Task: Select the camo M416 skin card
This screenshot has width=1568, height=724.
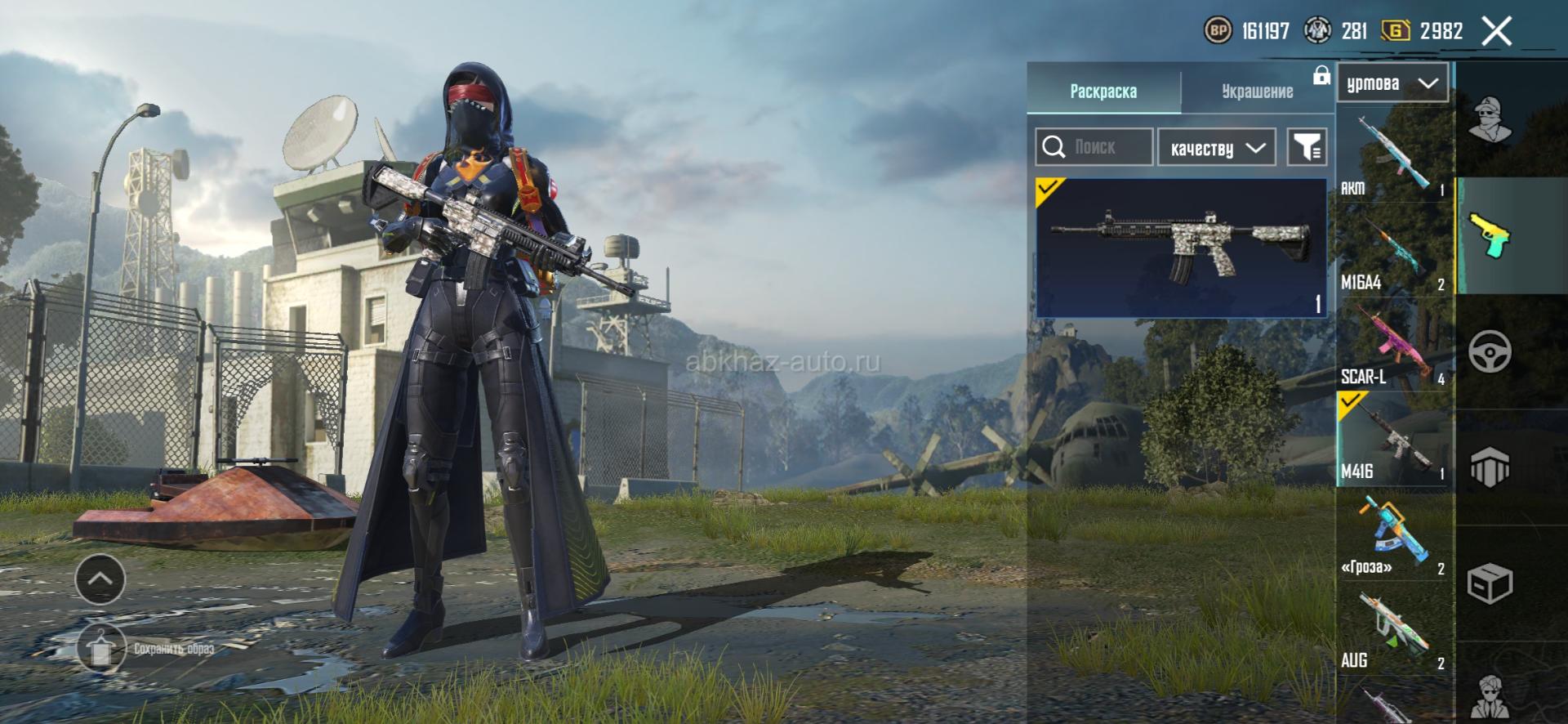Action: [1180, 247]
